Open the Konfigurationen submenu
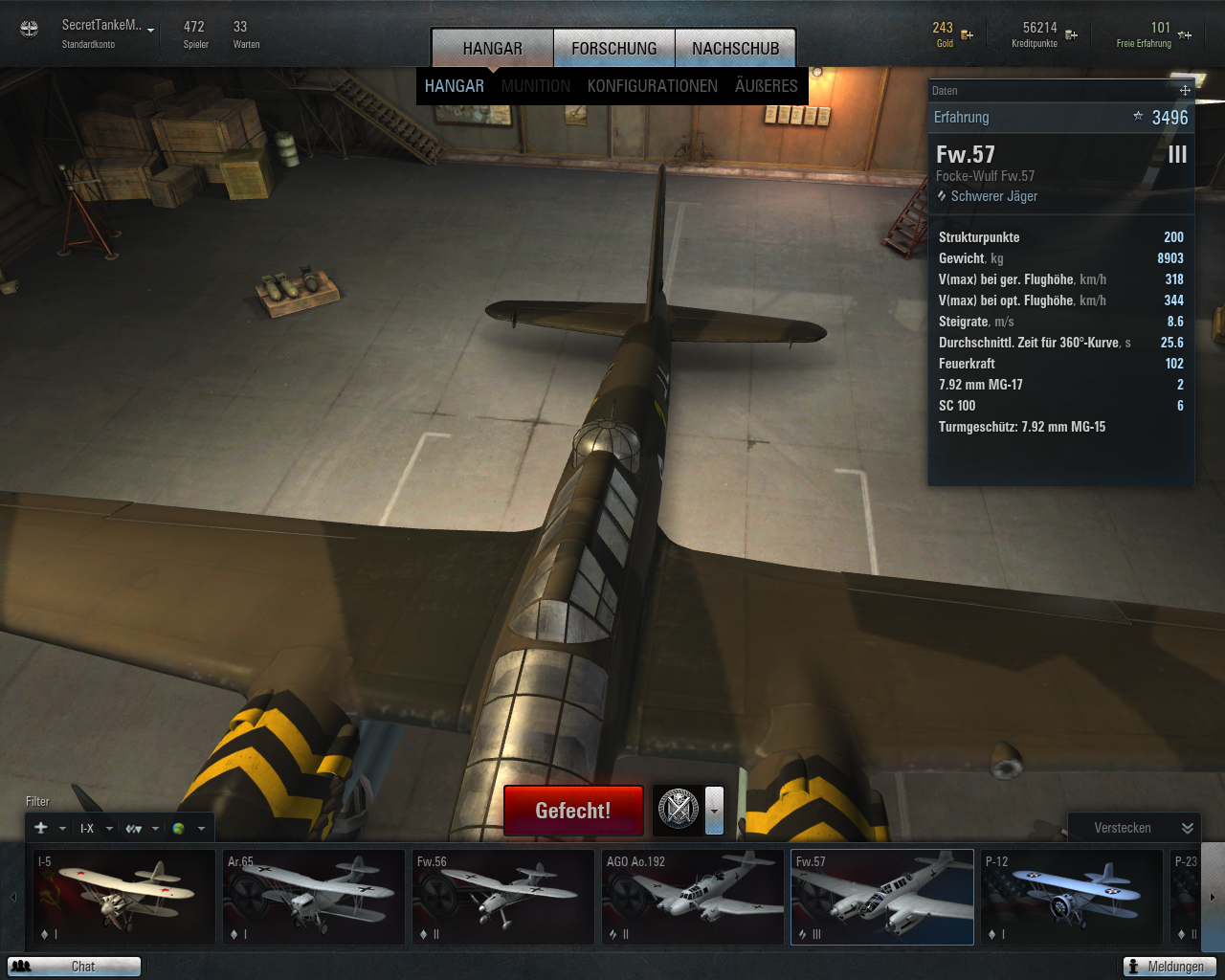This screenshot has width=1225, height=980. pyautogui.click(x=652, y=86)
